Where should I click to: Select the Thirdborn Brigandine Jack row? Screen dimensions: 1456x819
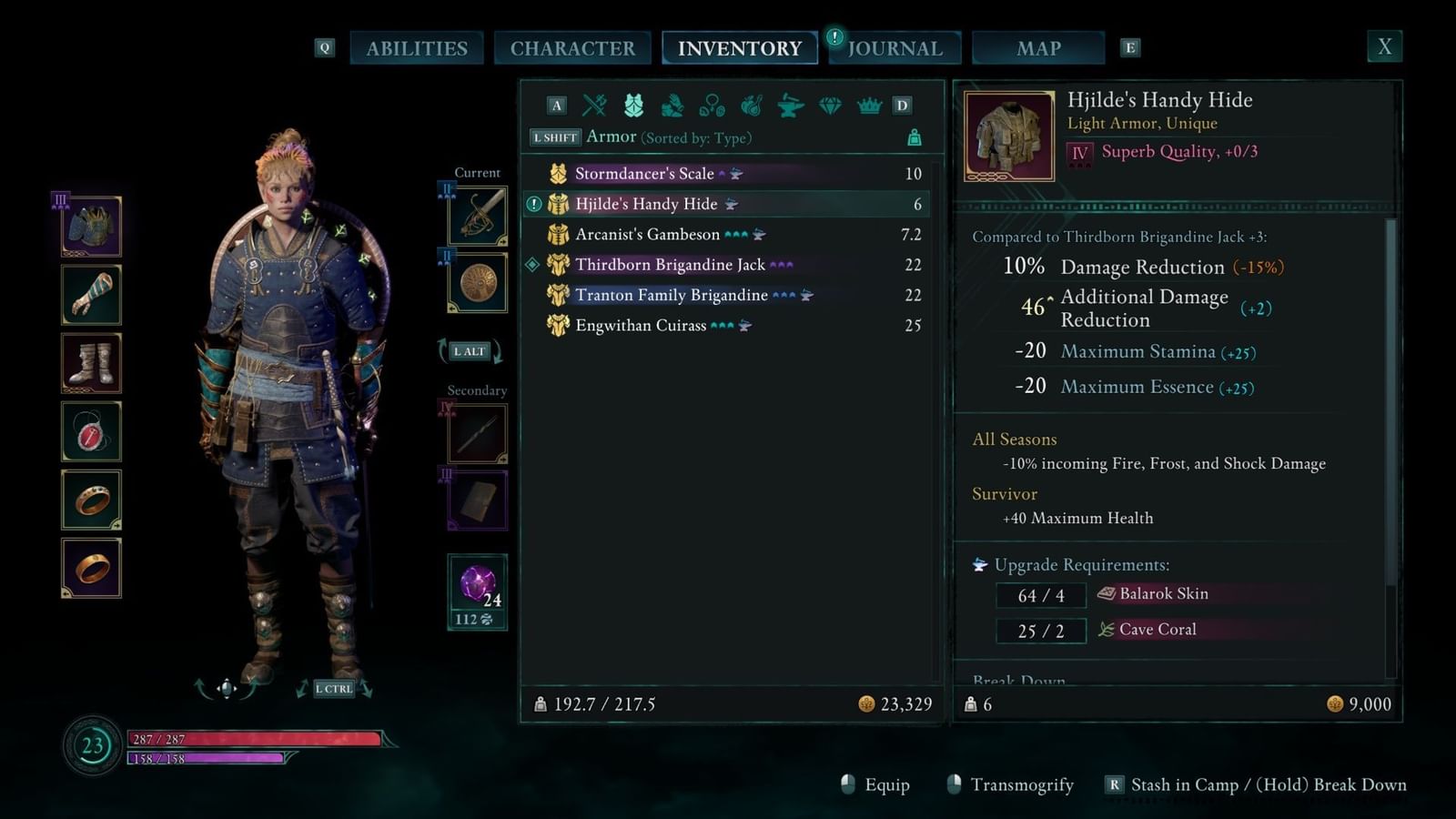click(670, 265)
